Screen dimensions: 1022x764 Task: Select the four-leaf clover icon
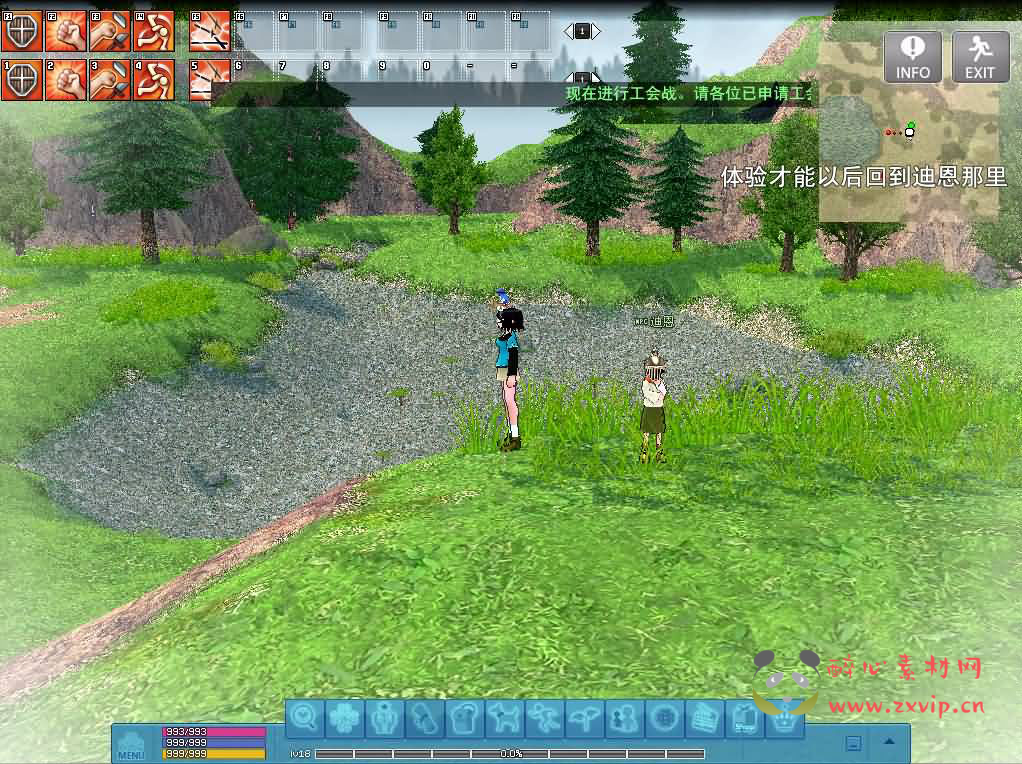click(x=345, y=718)
